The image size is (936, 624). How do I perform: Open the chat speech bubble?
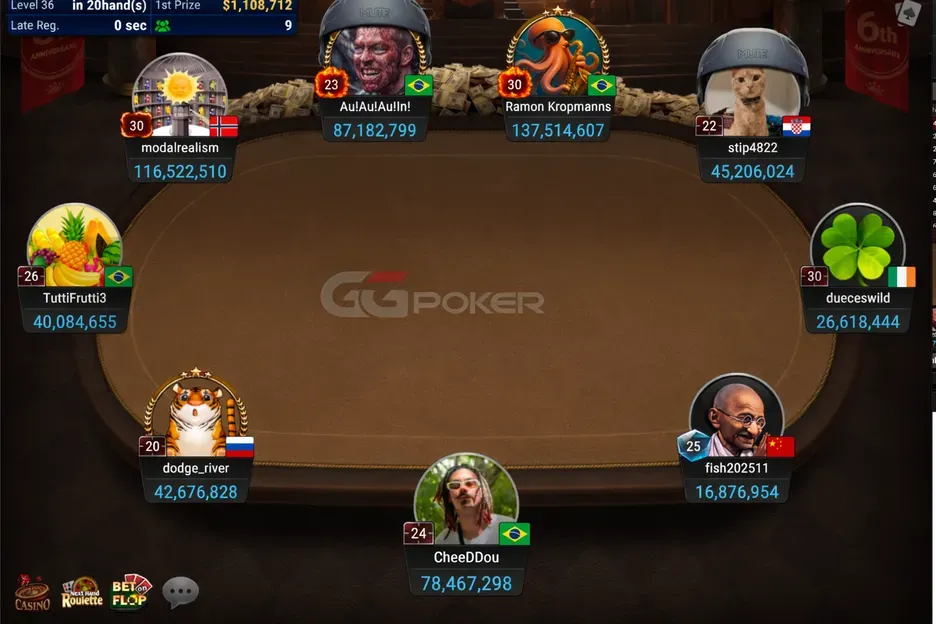click(x=181, y=592)
